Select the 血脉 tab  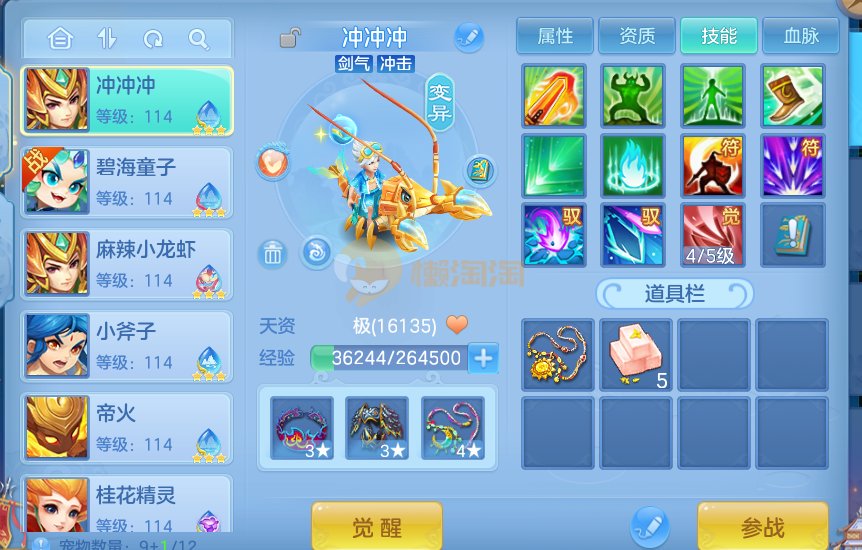(800, 37)
